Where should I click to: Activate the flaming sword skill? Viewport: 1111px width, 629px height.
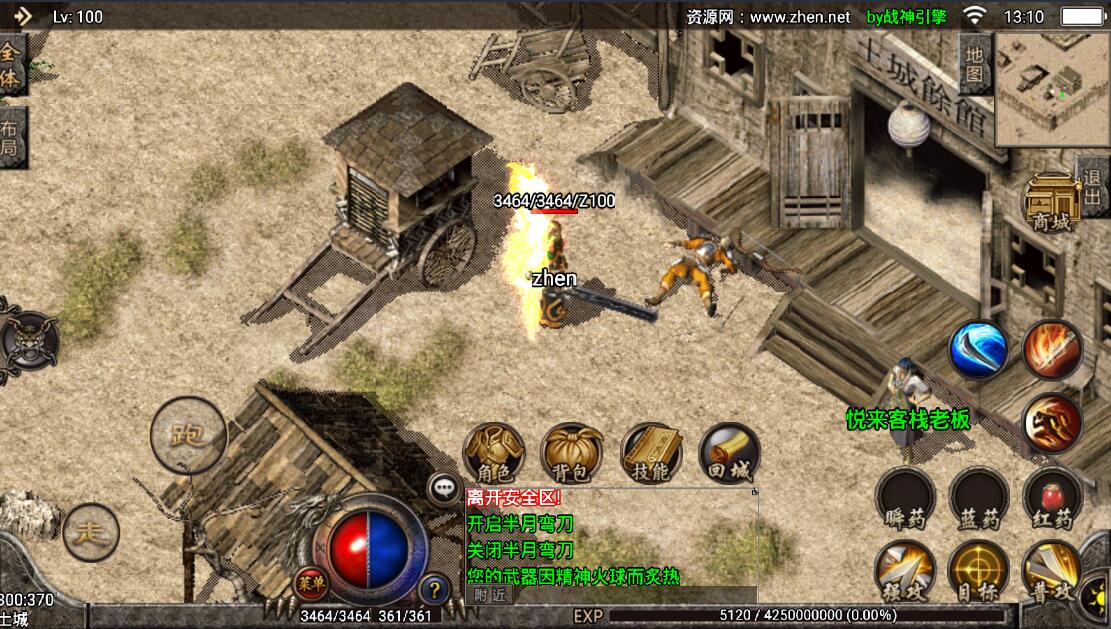coord(1052,350)
